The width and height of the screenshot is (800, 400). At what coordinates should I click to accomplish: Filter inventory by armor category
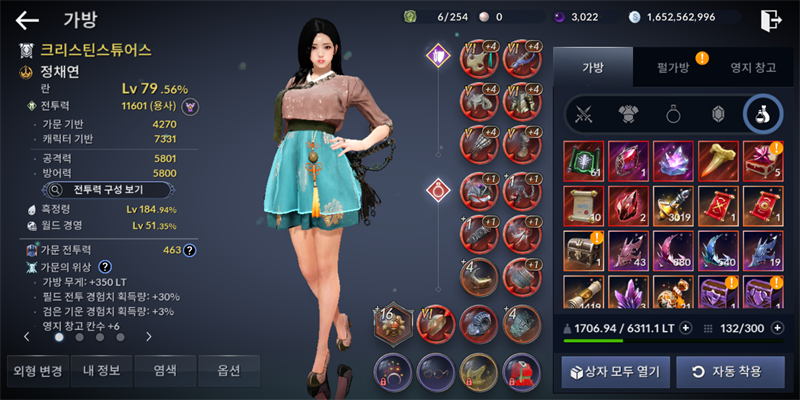(626, 114)
